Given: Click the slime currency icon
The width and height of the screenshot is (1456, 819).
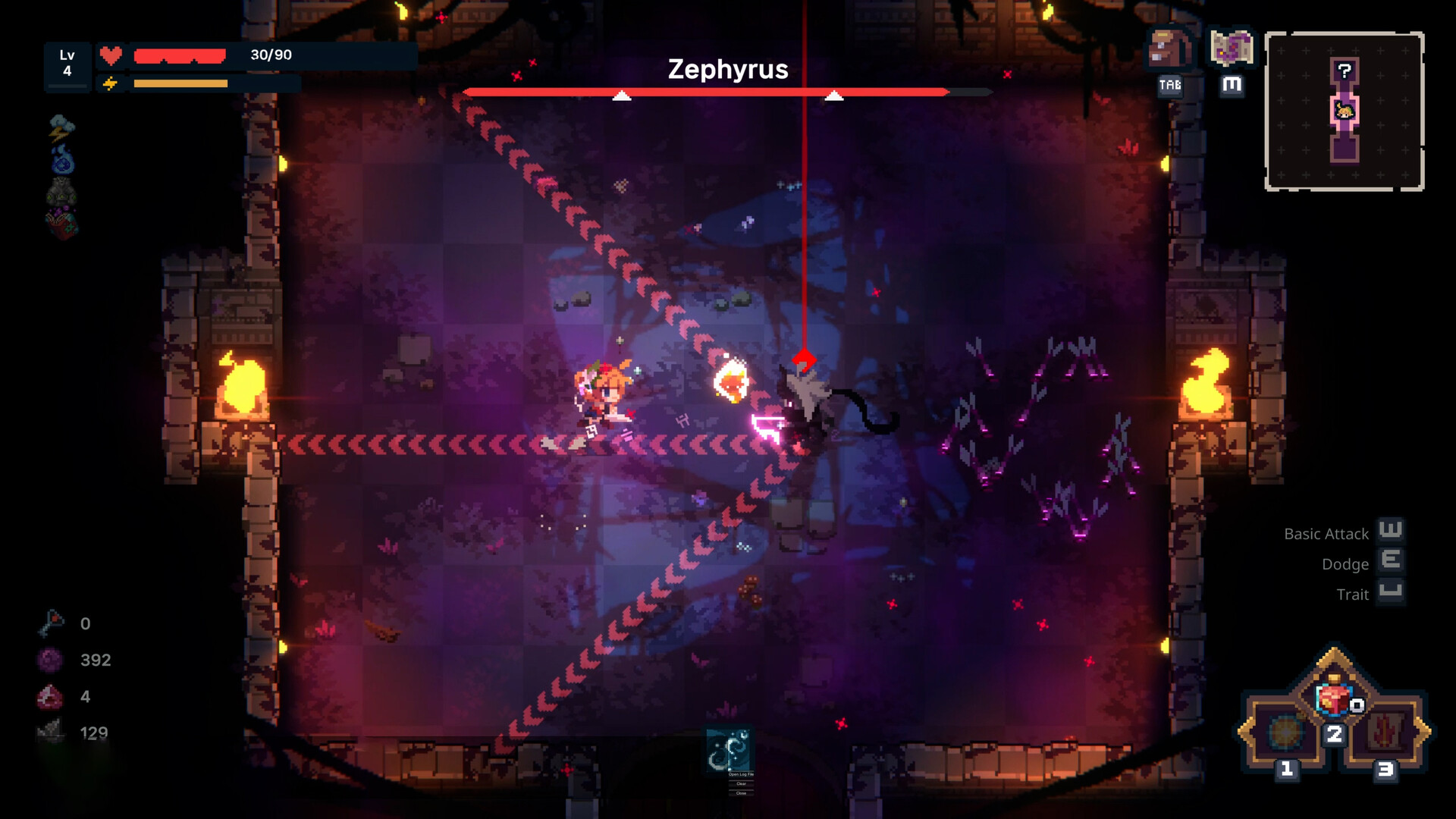Looking at the screenshot, I should point(50,696).
